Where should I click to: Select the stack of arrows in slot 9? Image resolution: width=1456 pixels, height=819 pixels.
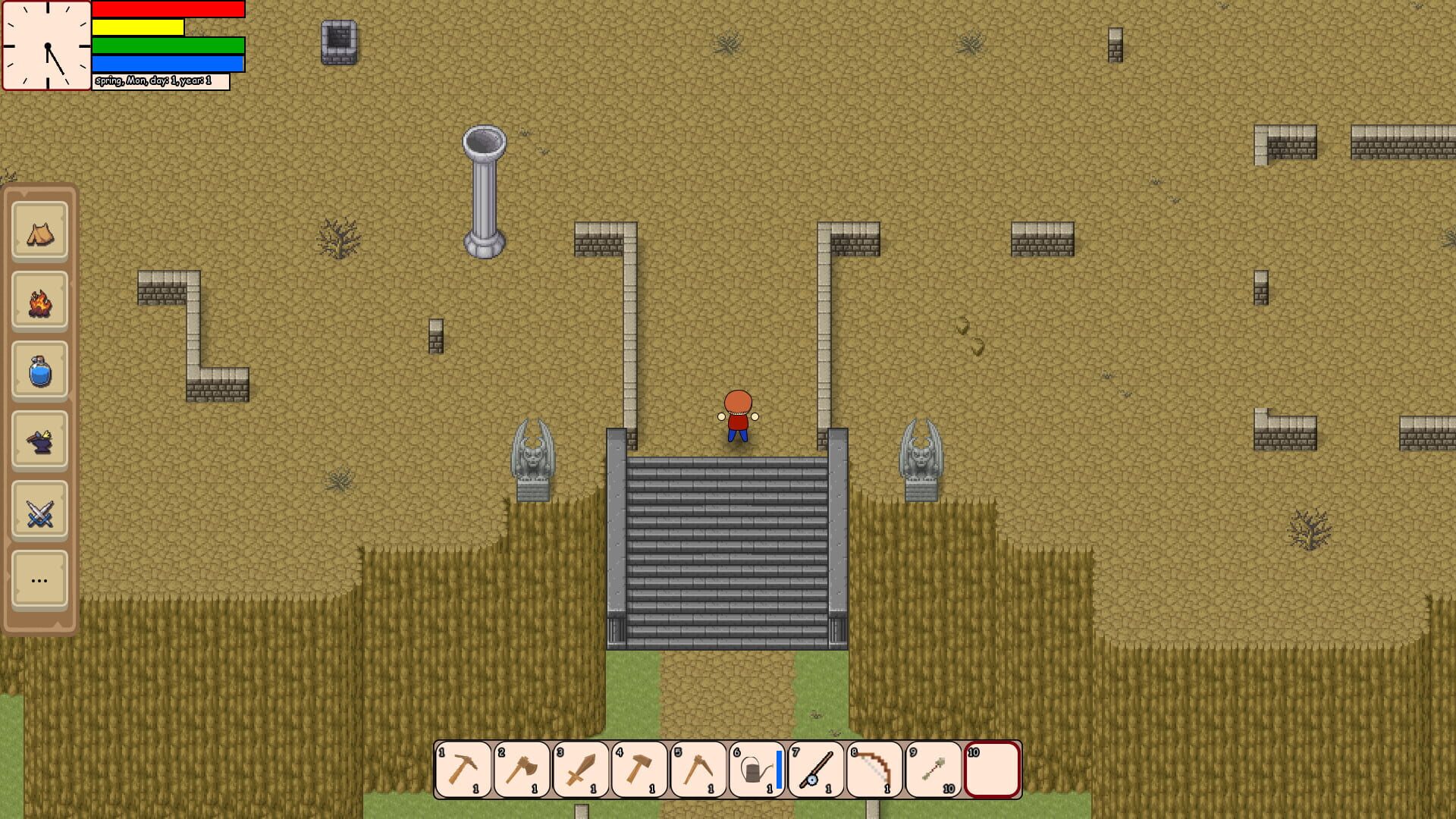(933, 770)
